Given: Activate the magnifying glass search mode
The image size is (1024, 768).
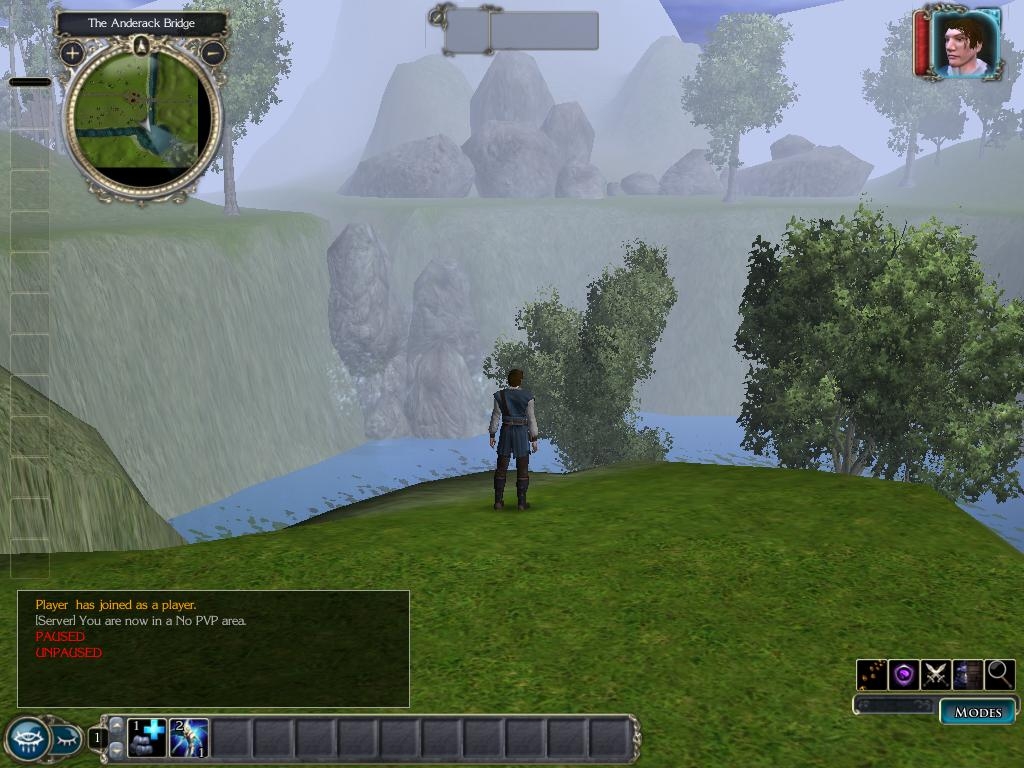Looking at the screenshot, I should pos(999,675).
